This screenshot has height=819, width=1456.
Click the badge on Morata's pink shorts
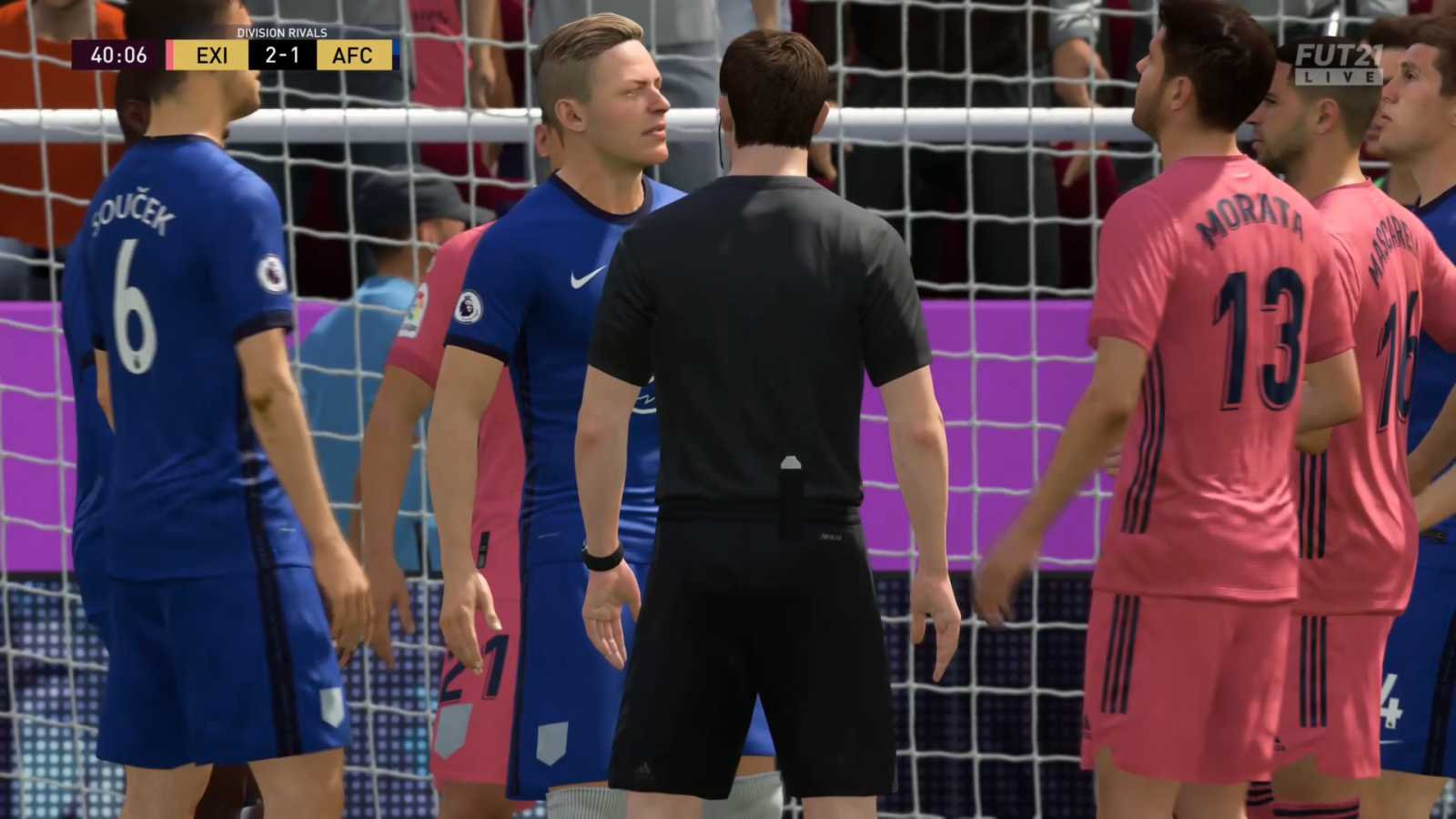pos(1278,744)
